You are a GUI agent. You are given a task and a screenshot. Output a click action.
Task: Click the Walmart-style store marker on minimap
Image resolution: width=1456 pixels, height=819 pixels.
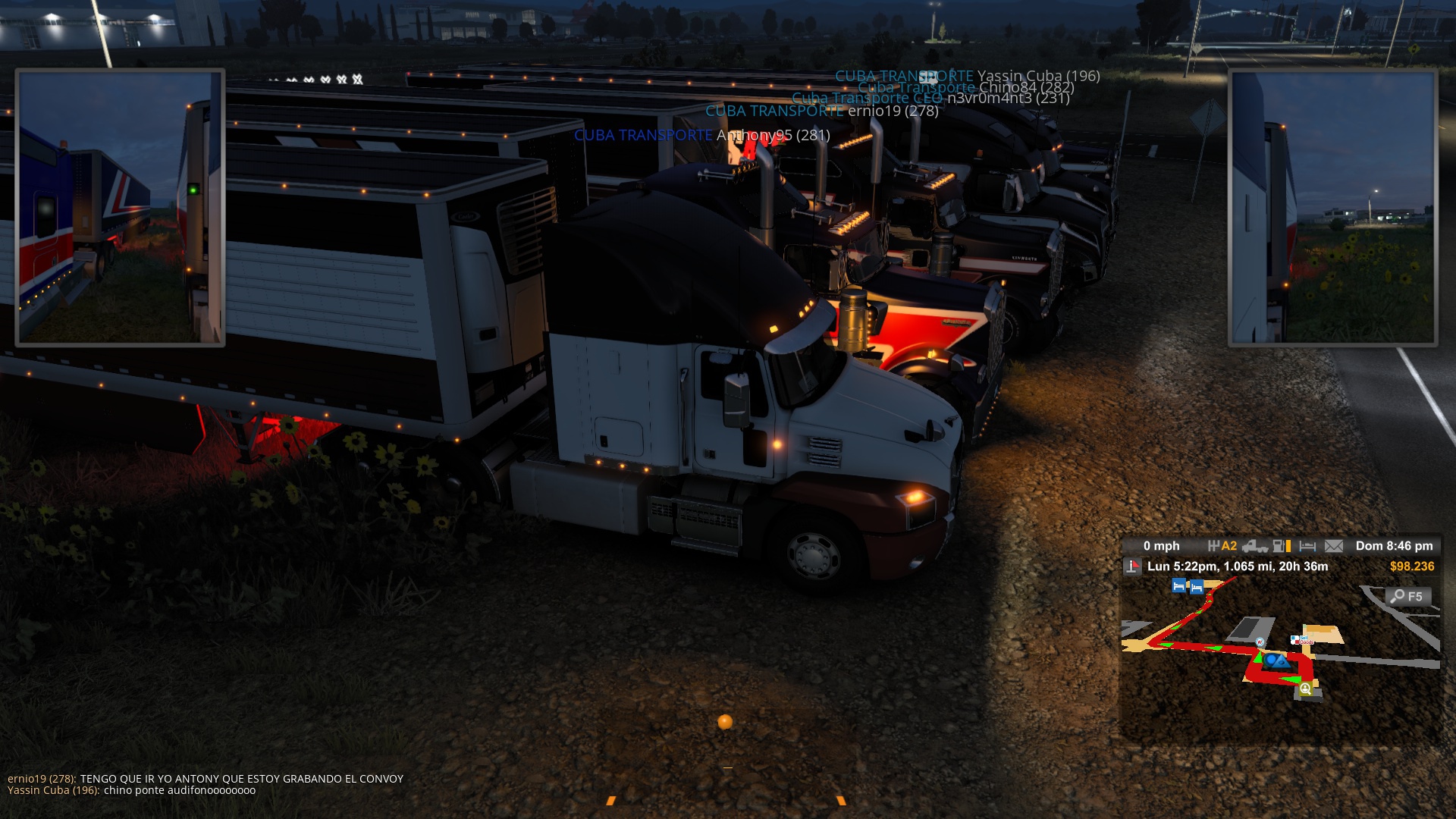pos(1260,642)
